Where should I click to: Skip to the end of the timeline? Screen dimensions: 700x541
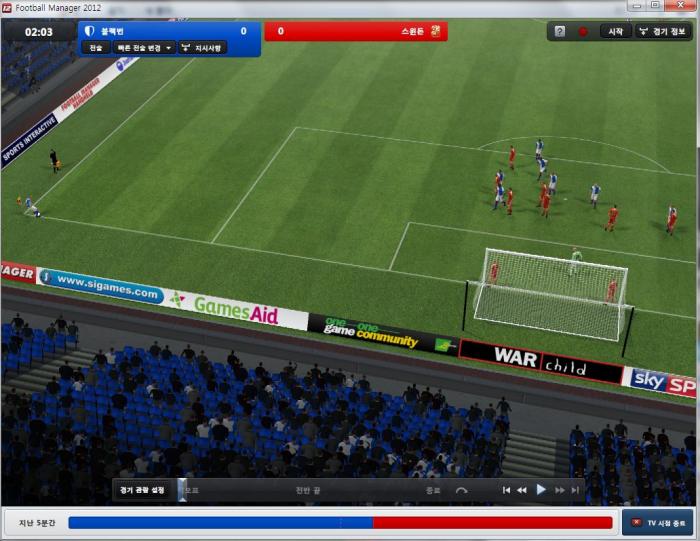(575, 490)
